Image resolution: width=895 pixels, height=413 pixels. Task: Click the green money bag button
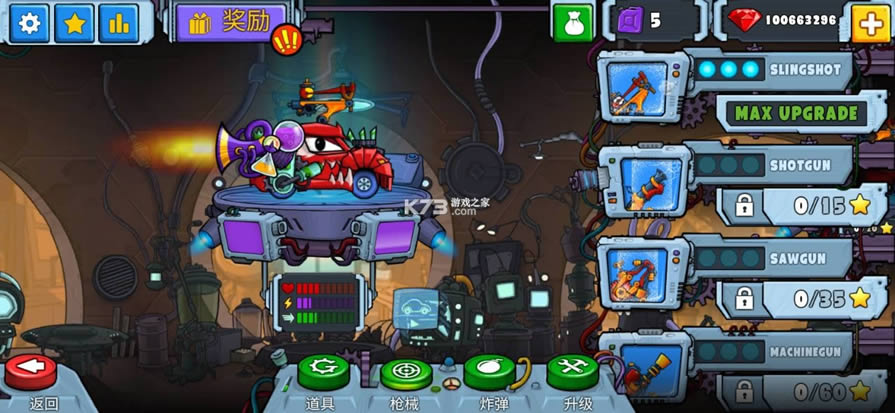coord(573,22)
